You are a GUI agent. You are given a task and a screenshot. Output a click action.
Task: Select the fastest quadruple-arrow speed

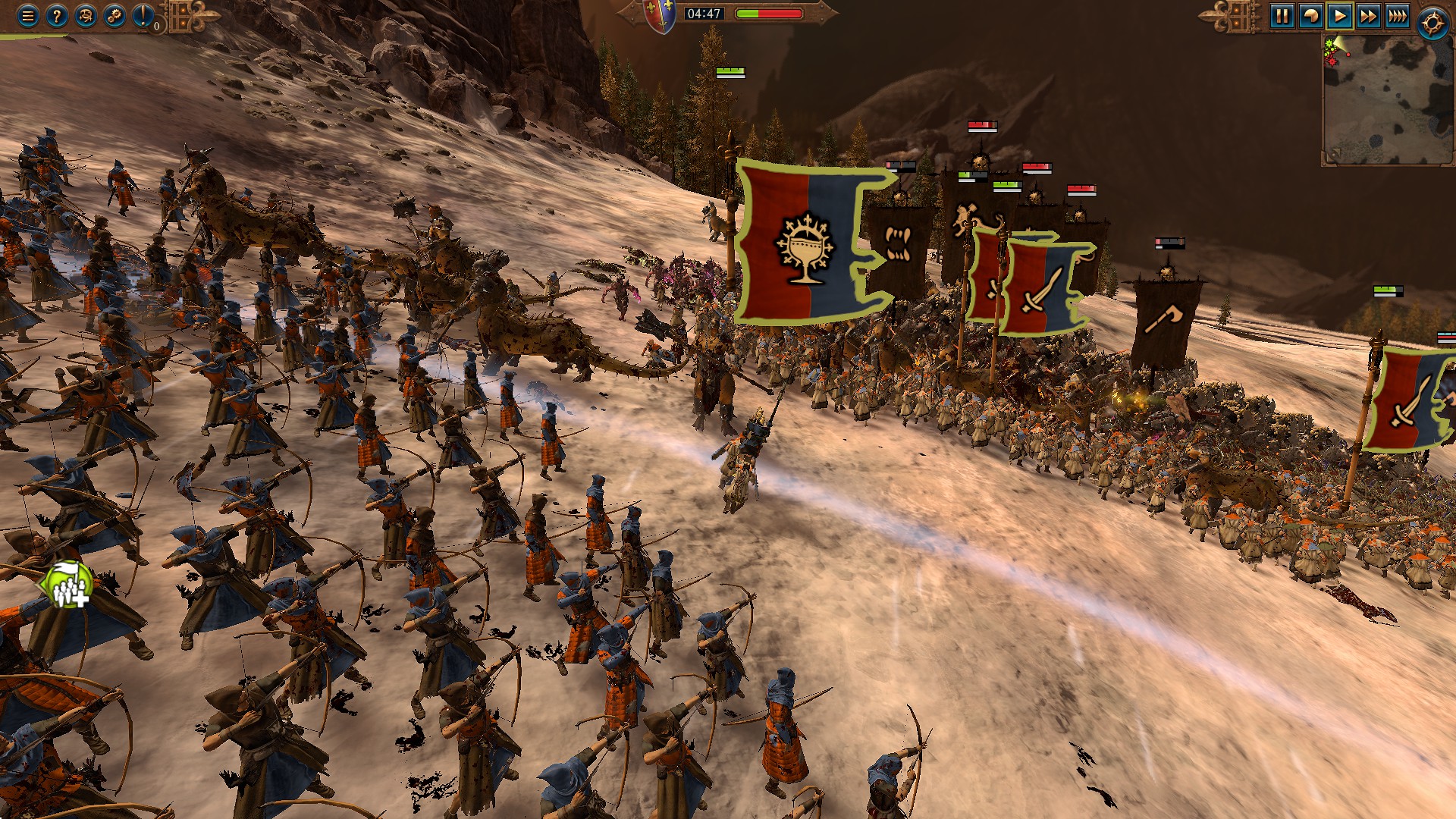click(x=1397, y=16)
